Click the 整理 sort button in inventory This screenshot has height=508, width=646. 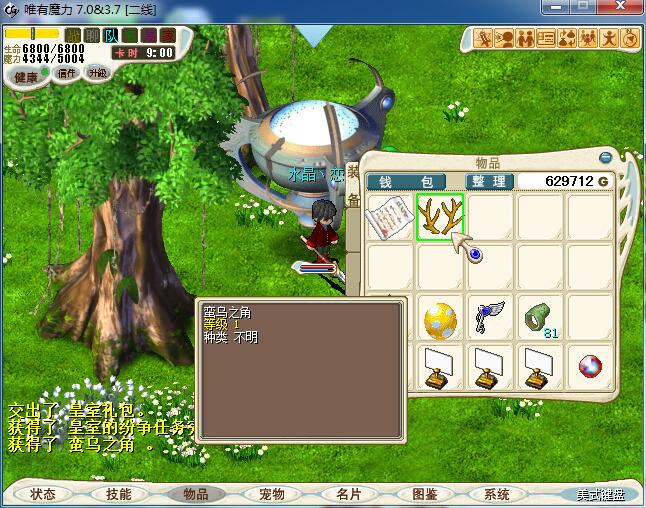(488, 182)
